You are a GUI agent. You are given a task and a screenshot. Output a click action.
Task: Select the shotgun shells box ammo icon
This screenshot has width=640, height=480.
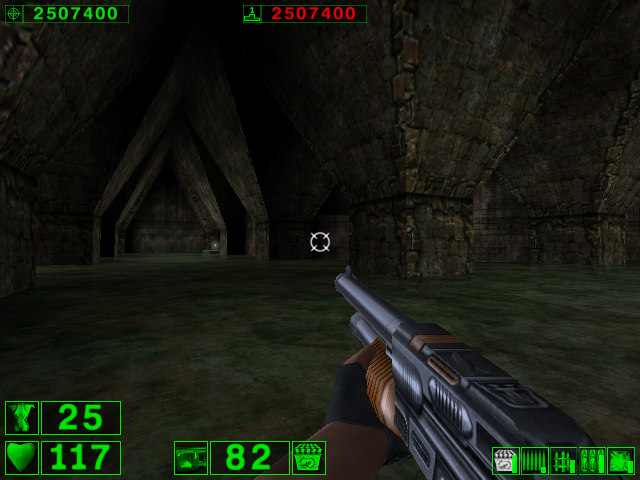506,461
